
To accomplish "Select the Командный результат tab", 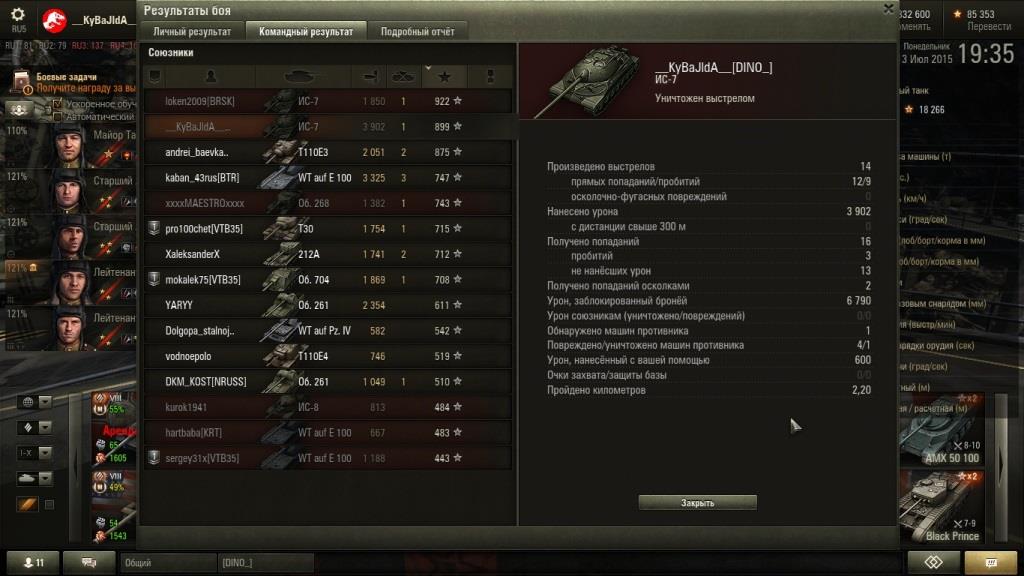I will [x=306, y=31].
